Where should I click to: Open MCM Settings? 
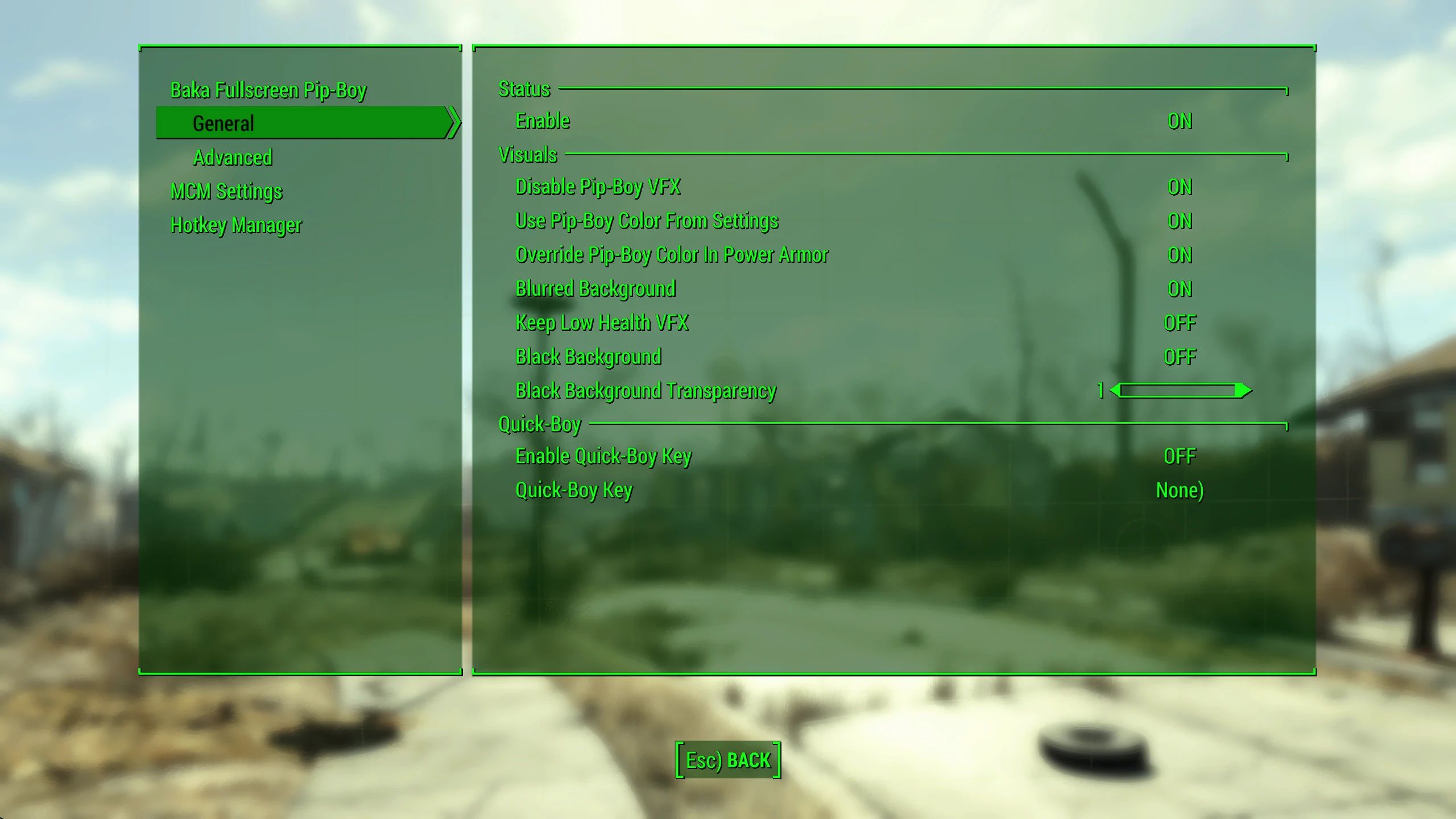coord(226,192)
